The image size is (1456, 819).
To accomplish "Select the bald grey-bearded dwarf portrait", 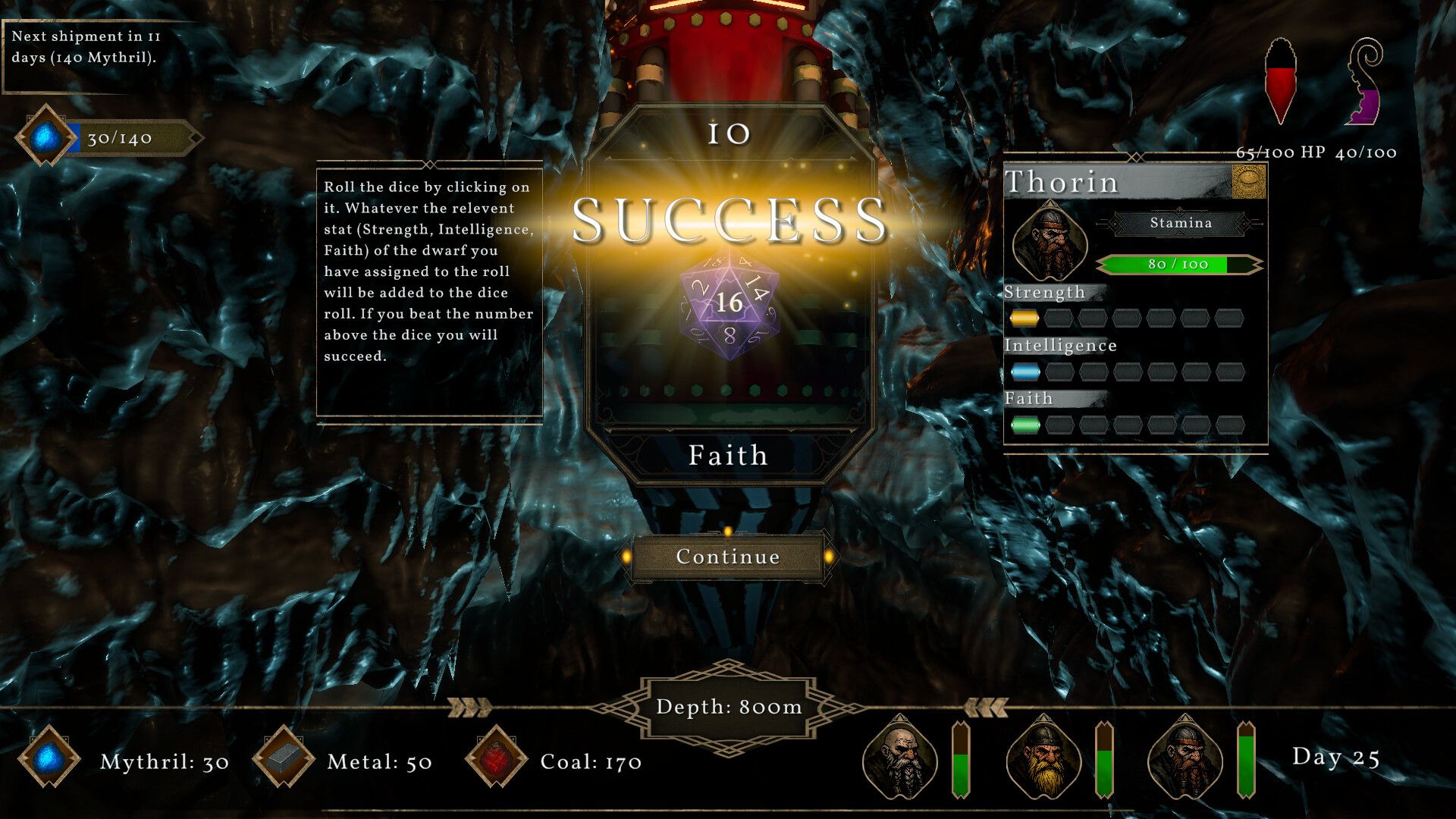I will (900, 757).
